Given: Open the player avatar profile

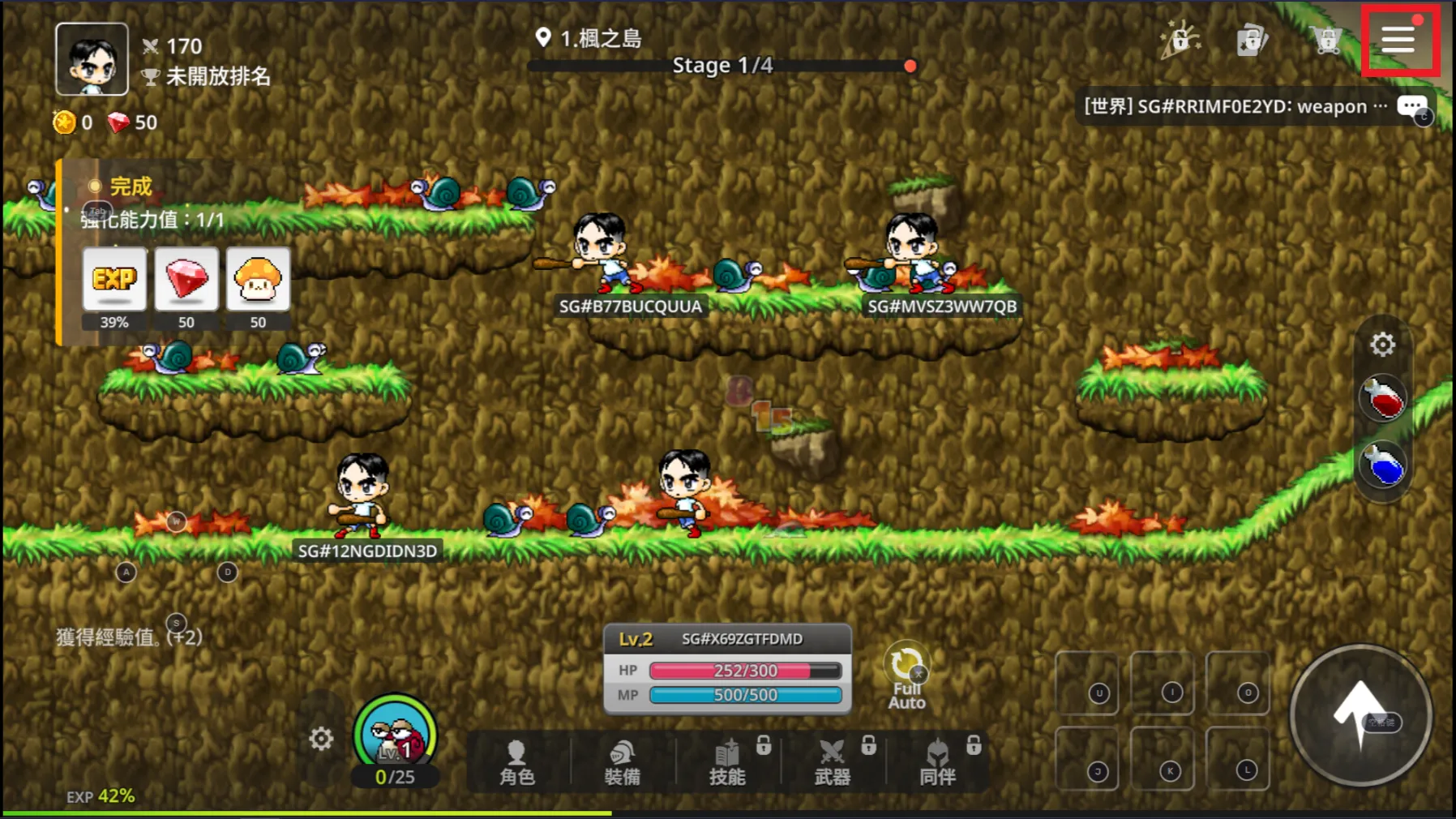Looking at the screenshot, I should click(92, 59).
